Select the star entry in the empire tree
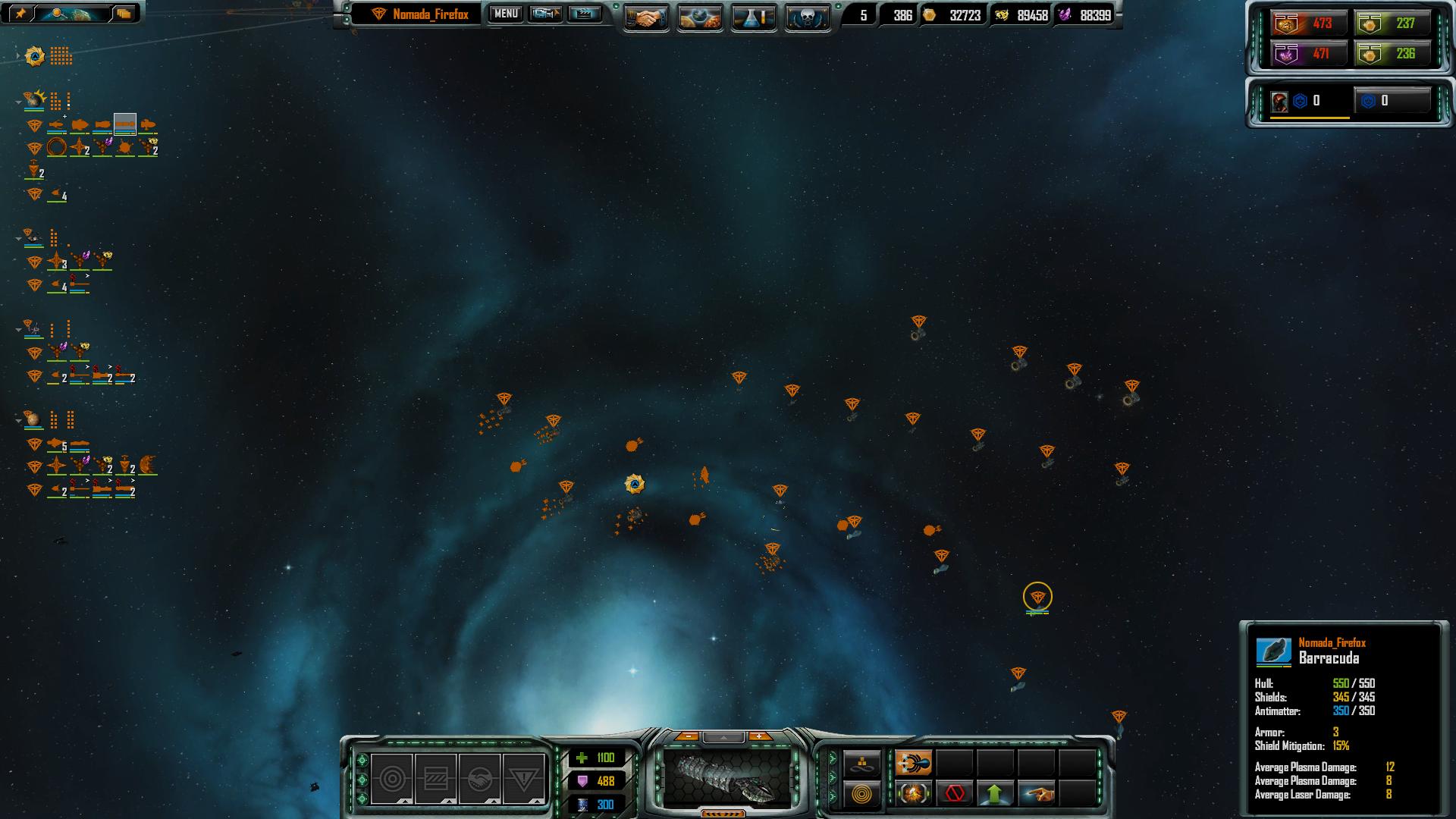The height and width of the screenshot is (819, 1456). coord(35,56)
